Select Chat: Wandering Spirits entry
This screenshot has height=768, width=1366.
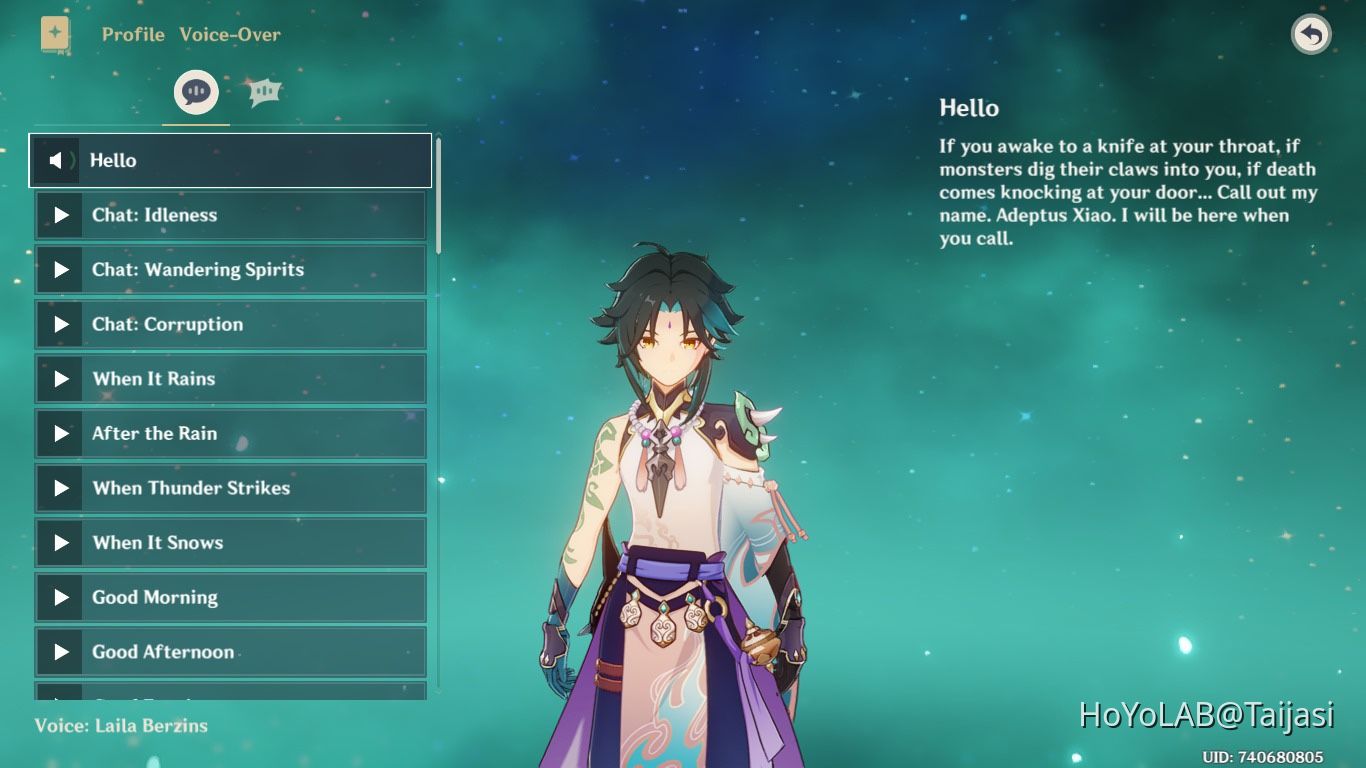(x=230, y=270)
